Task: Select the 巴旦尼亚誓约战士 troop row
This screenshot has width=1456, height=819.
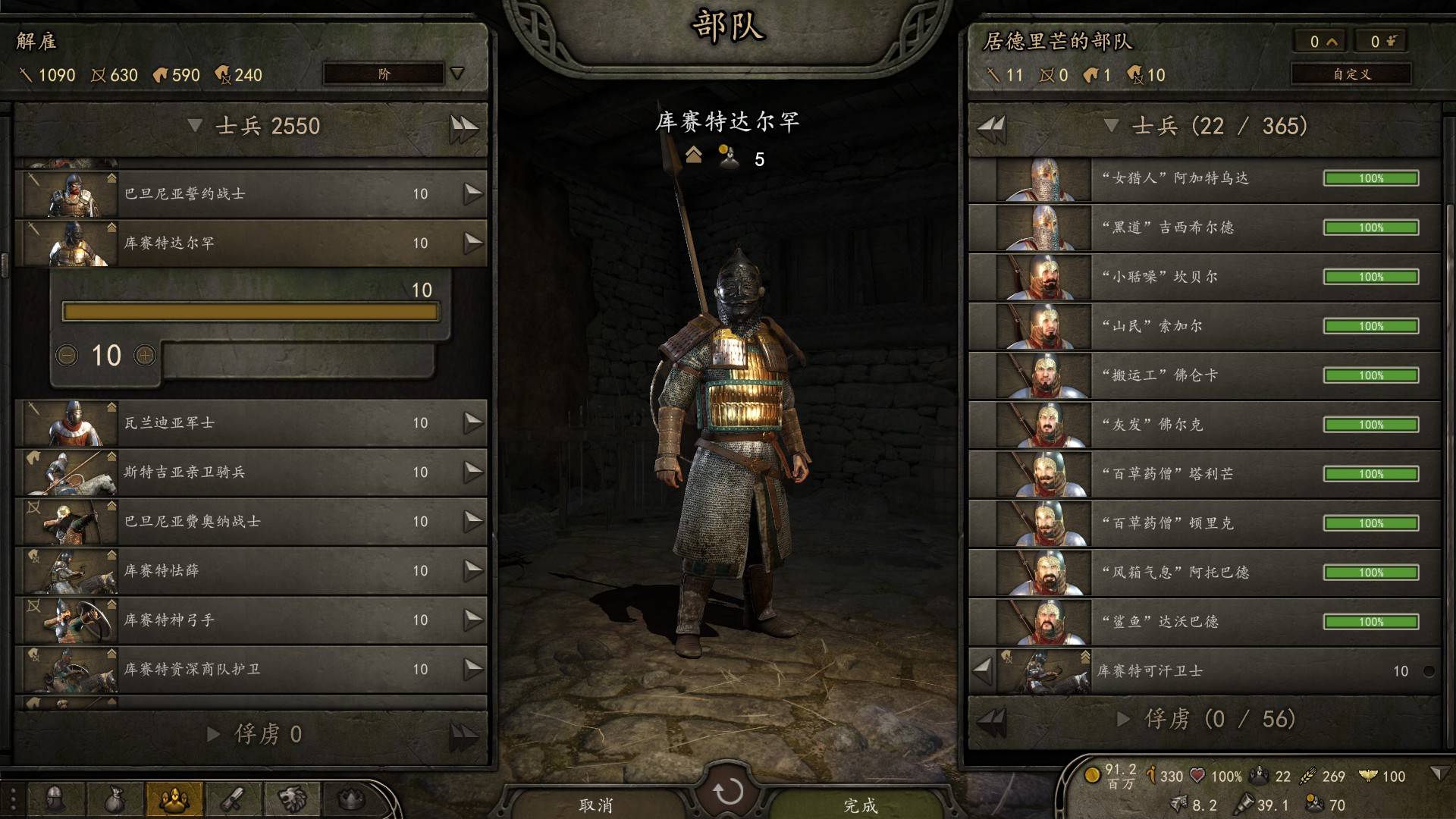Action: (x=250, y=194)
